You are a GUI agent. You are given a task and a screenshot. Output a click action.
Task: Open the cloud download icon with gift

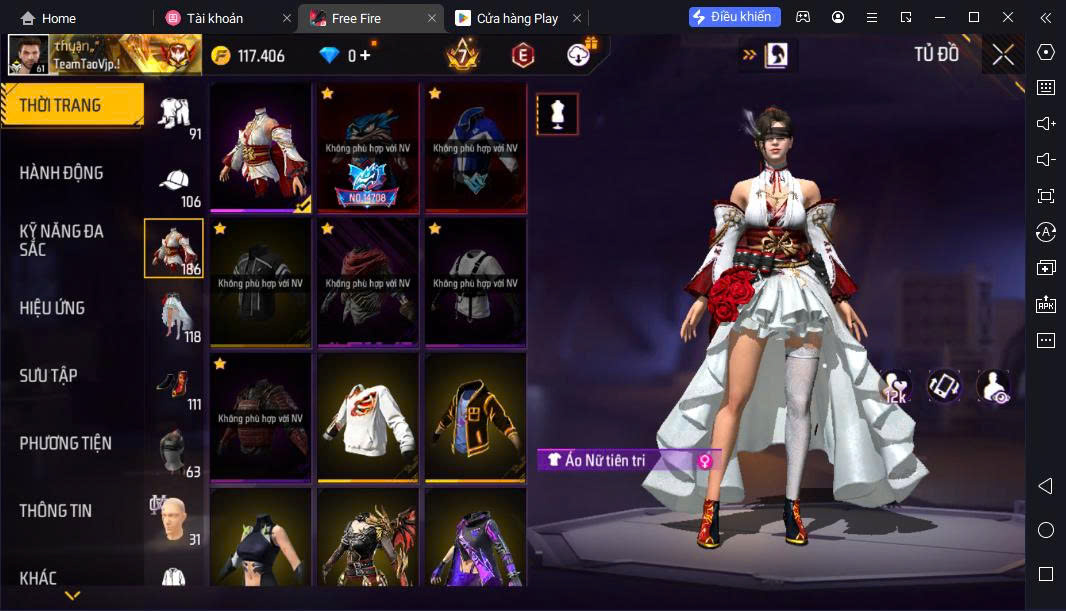click(x=579, y=55)
